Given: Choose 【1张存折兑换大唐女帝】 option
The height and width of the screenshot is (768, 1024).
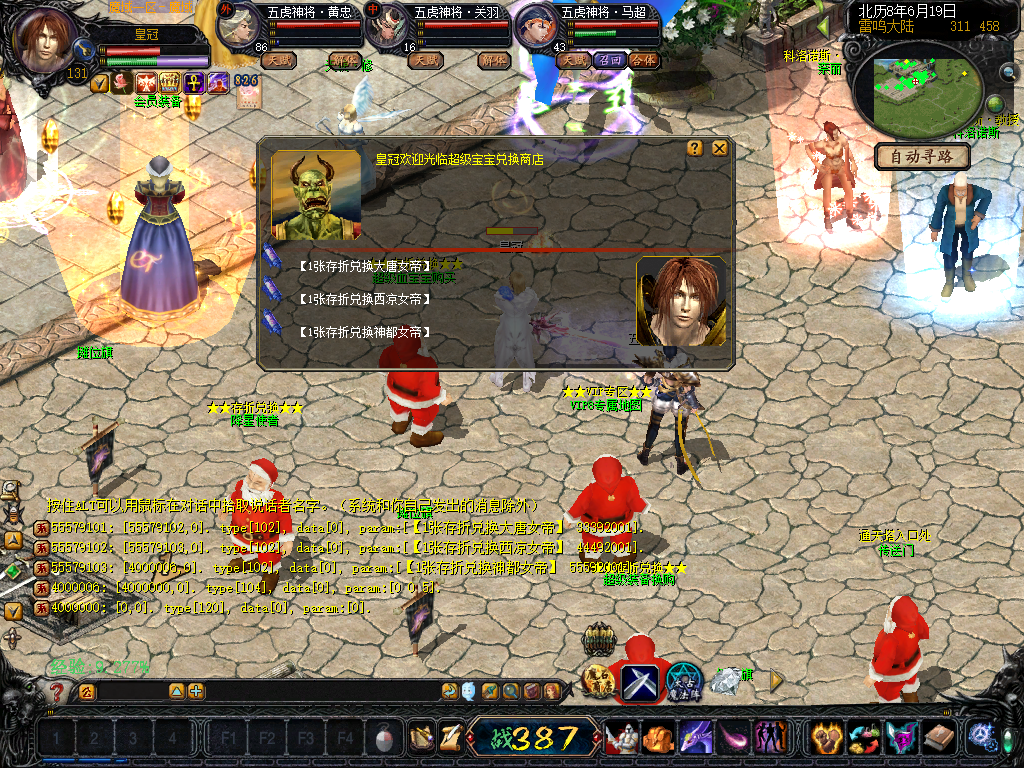Looking at the screenshot, I should (x=365, y=266).
